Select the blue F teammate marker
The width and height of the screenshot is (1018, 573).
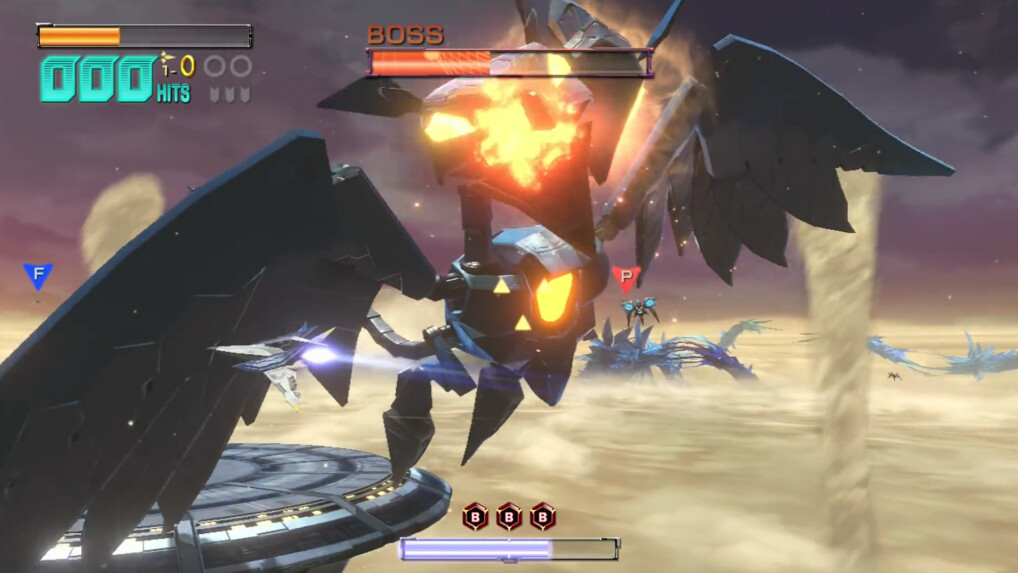tap(38, 275)
